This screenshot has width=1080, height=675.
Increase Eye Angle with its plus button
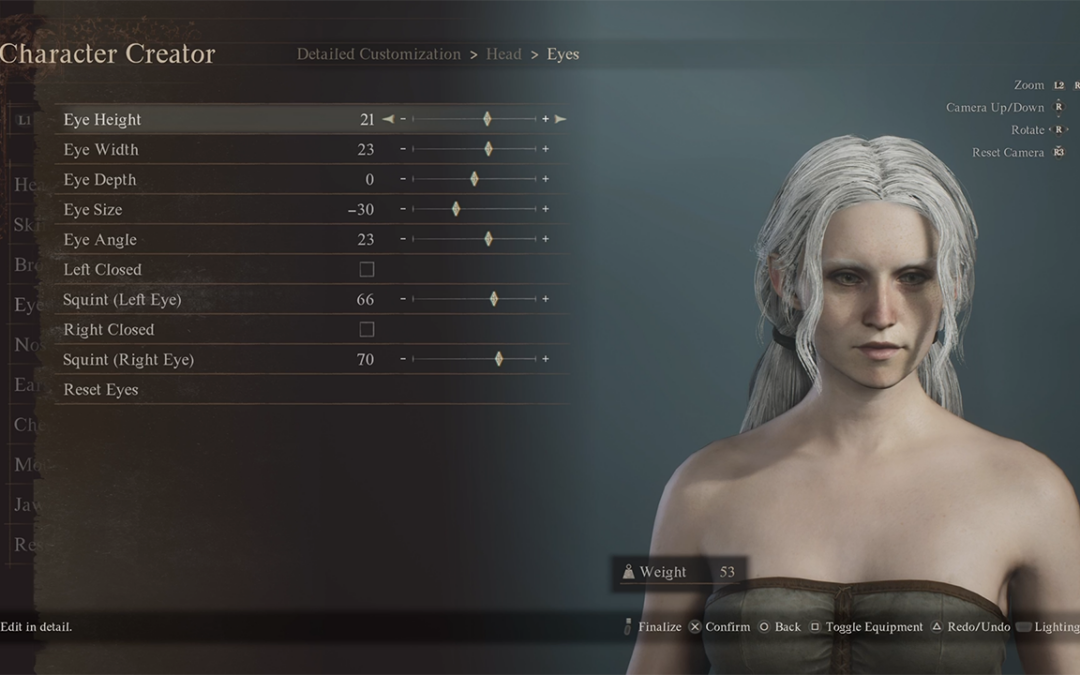[x=545, y=240]
